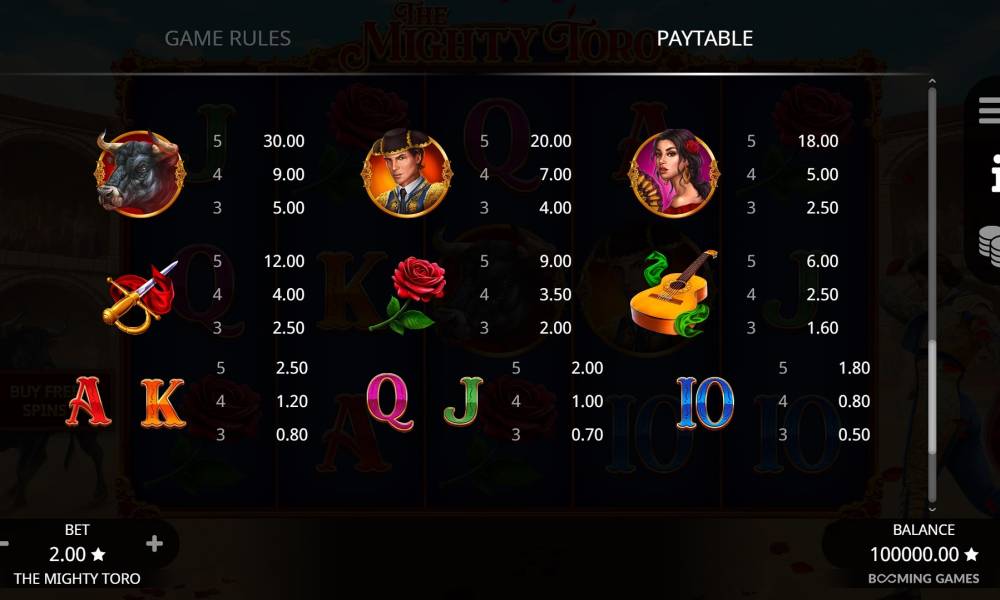Decrease the bet with the minus button
This screenshot has height=600, width=1000.
pyautogui.click(x=4, y=544)
